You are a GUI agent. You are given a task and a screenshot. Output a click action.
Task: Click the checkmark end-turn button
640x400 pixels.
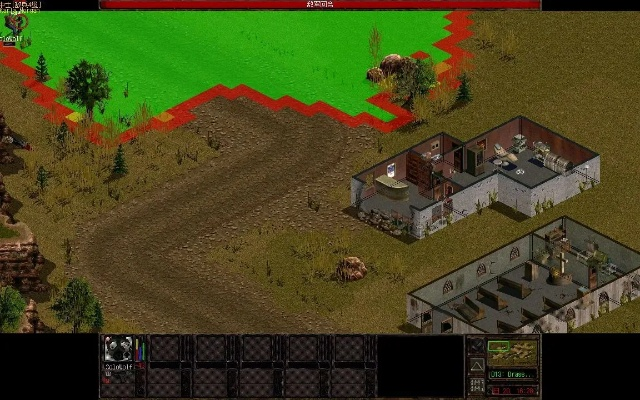[476, 347]
